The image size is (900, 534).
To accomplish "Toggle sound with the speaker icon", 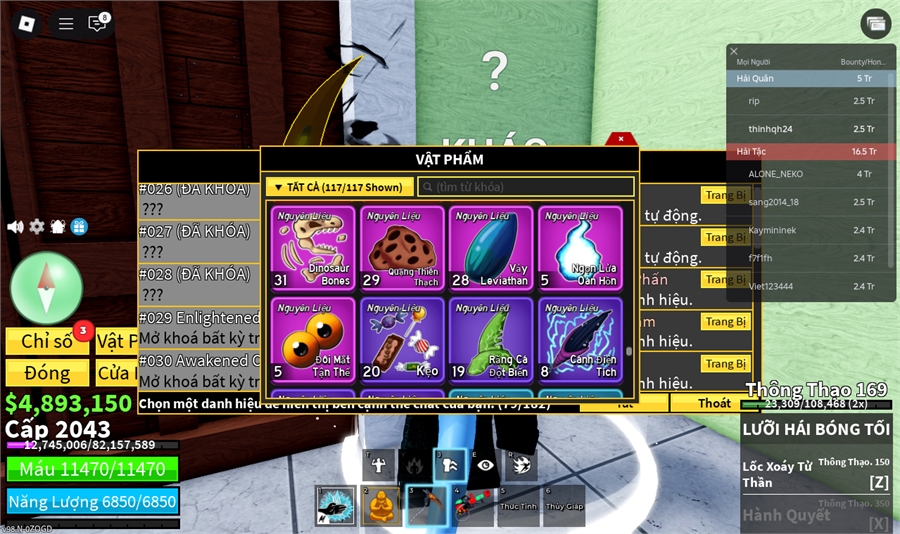I will [x=15, y=227].
